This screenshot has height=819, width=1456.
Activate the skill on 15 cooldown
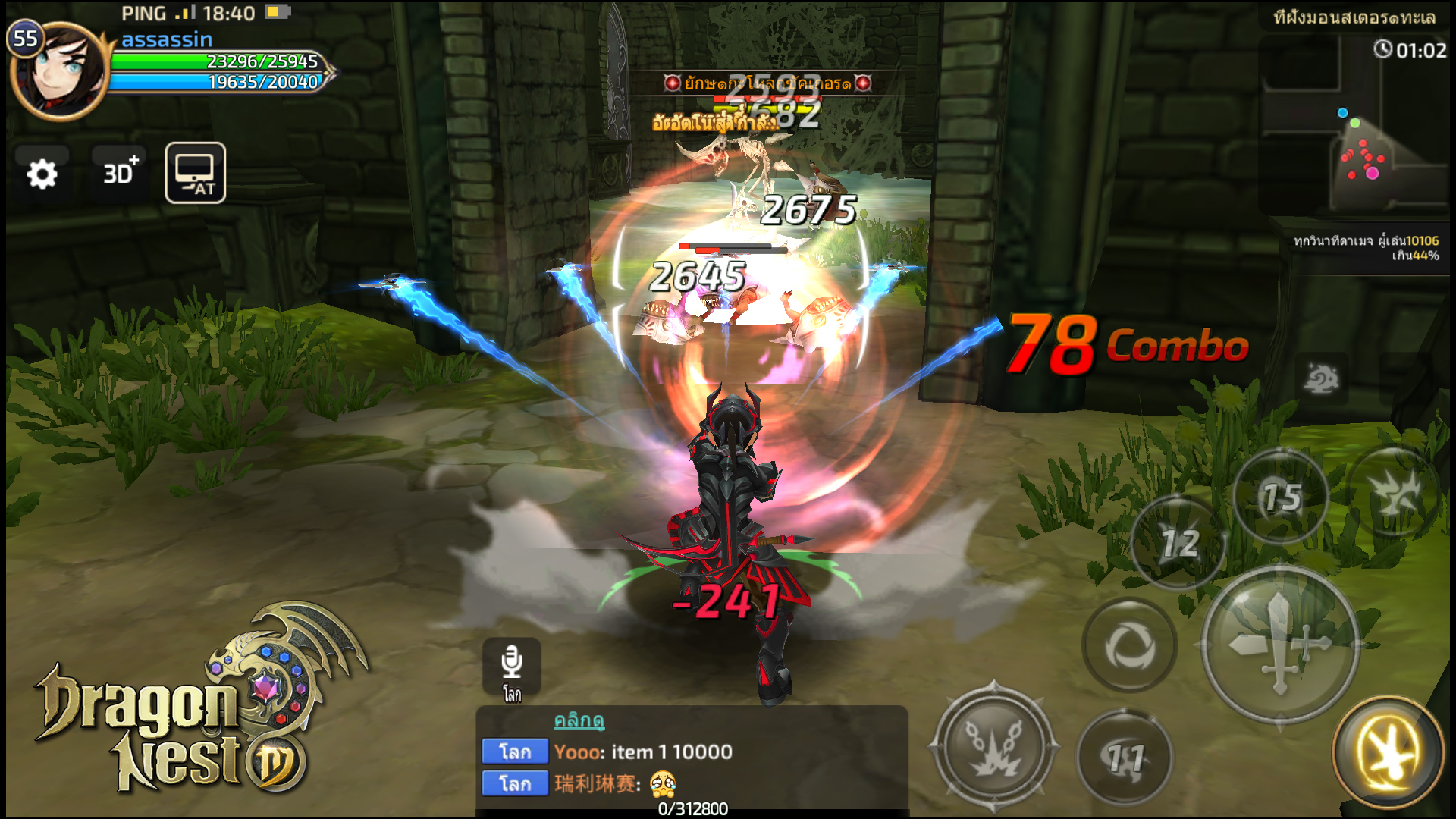point(1281,497)
